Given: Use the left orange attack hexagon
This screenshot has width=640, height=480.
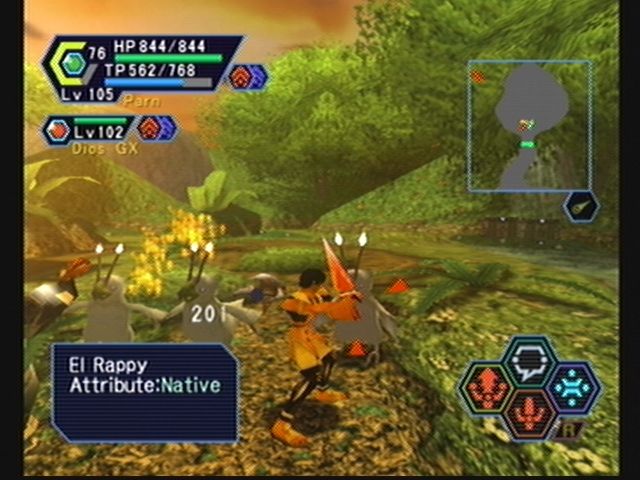Looking at the screenshot, I should coord(486,388).
